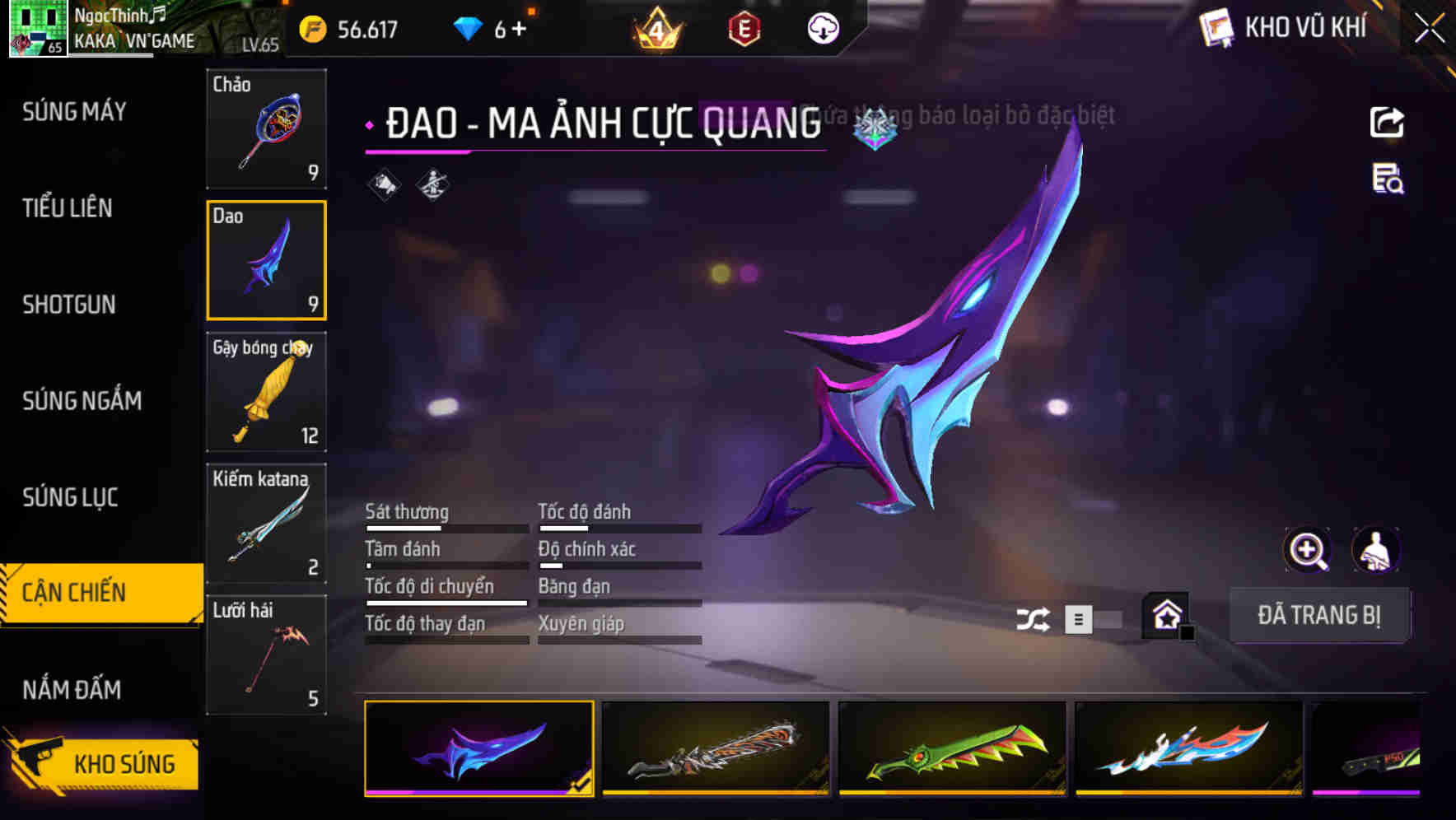
Task: Toggle the house-star lobby showcase option
Action: point(1166,616)
